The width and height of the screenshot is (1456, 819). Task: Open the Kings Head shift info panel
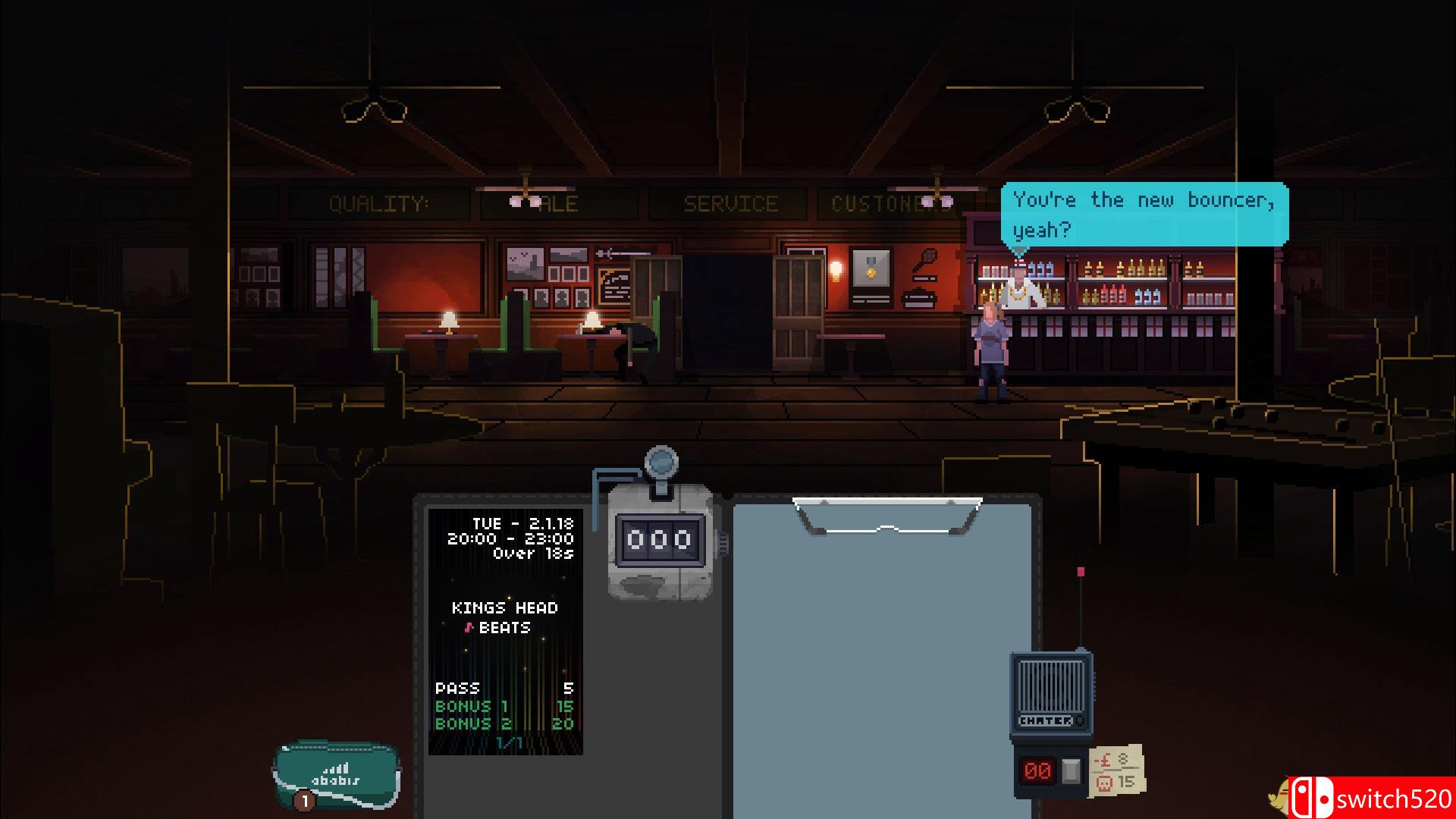tap(505, 631)
